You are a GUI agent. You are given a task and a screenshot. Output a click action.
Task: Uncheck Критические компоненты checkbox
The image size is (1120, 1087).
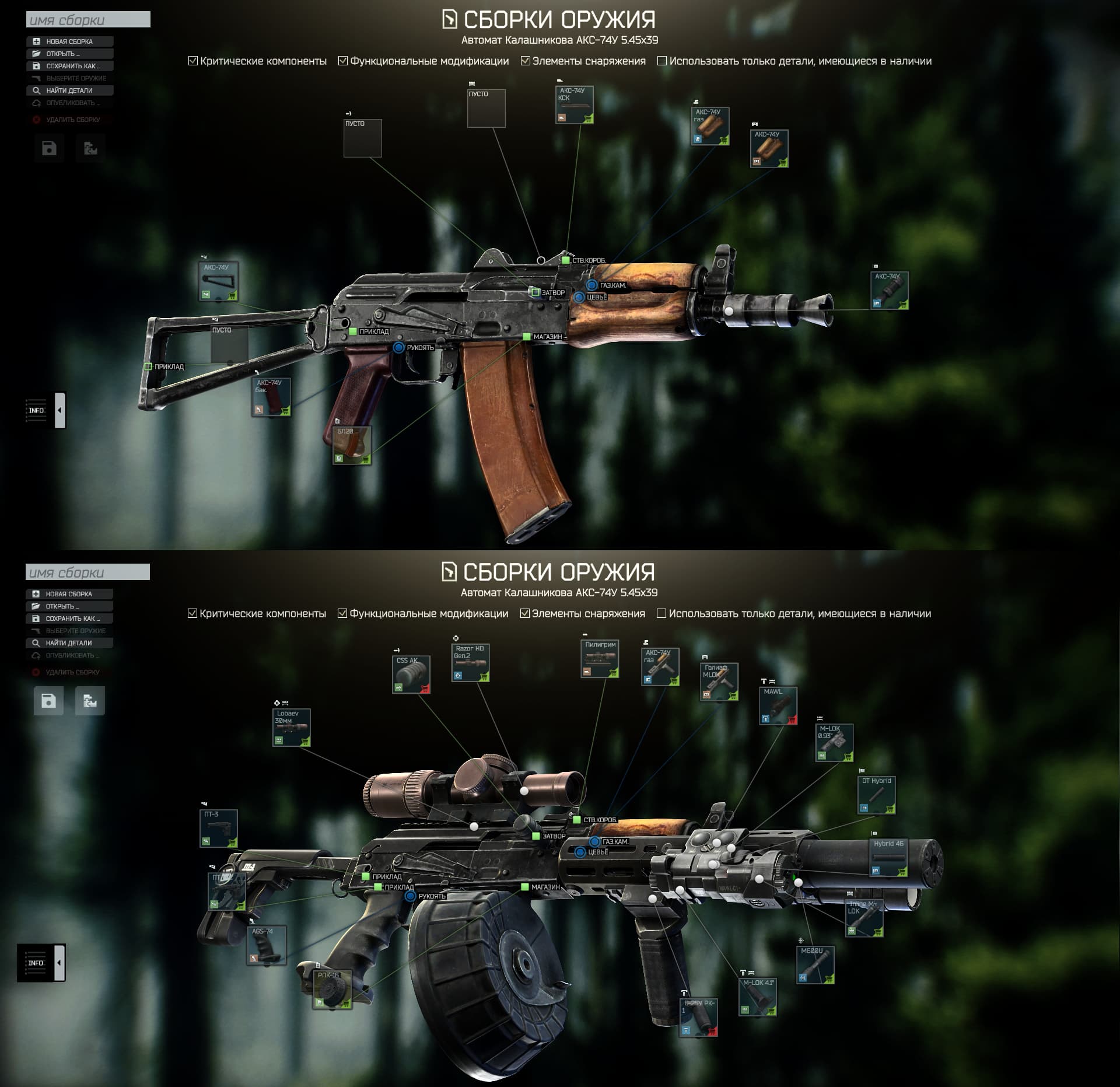pos(192,60)
